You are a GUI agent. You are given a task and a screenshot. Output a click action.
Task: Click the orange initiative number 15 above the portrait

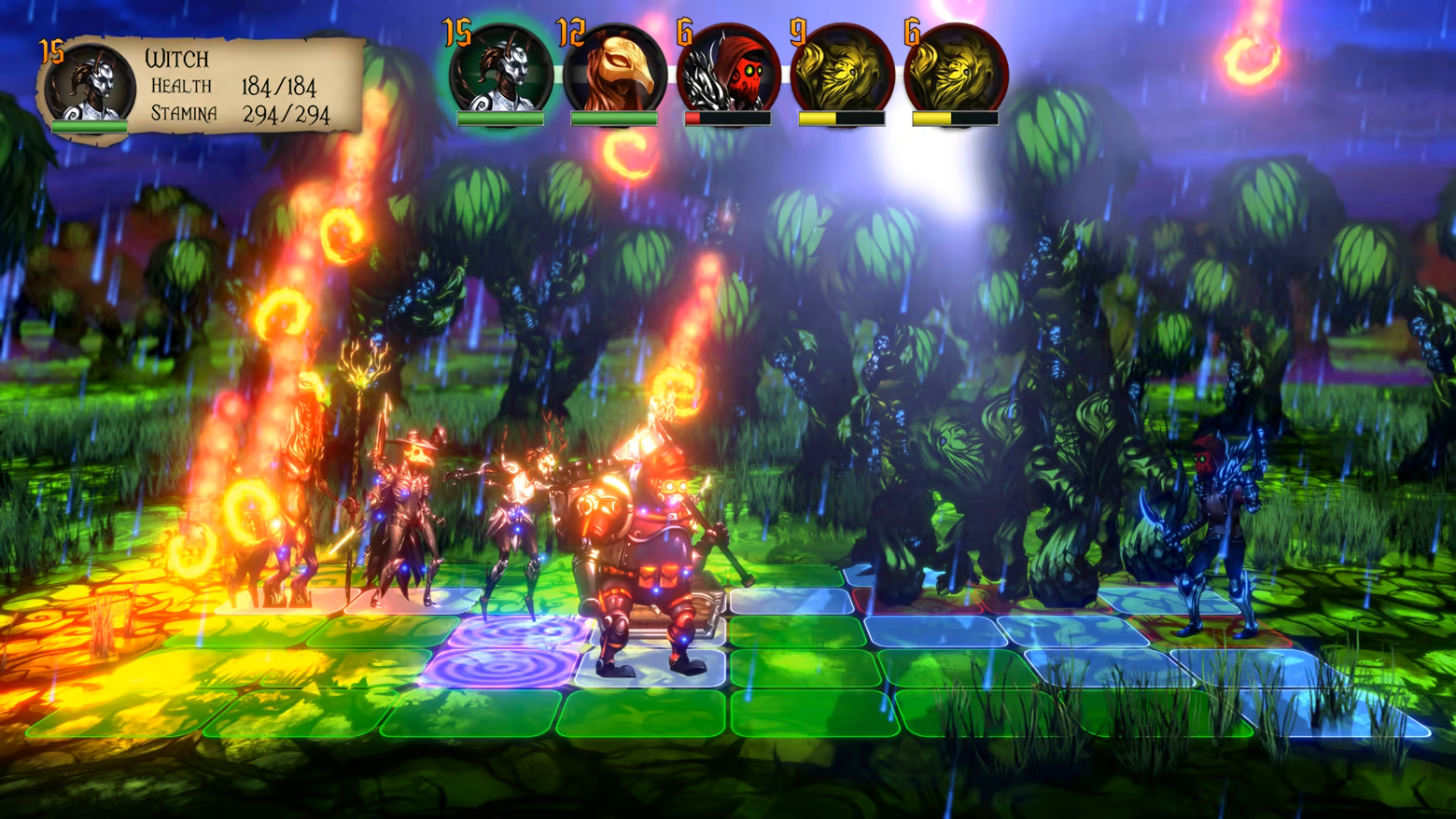455,31
